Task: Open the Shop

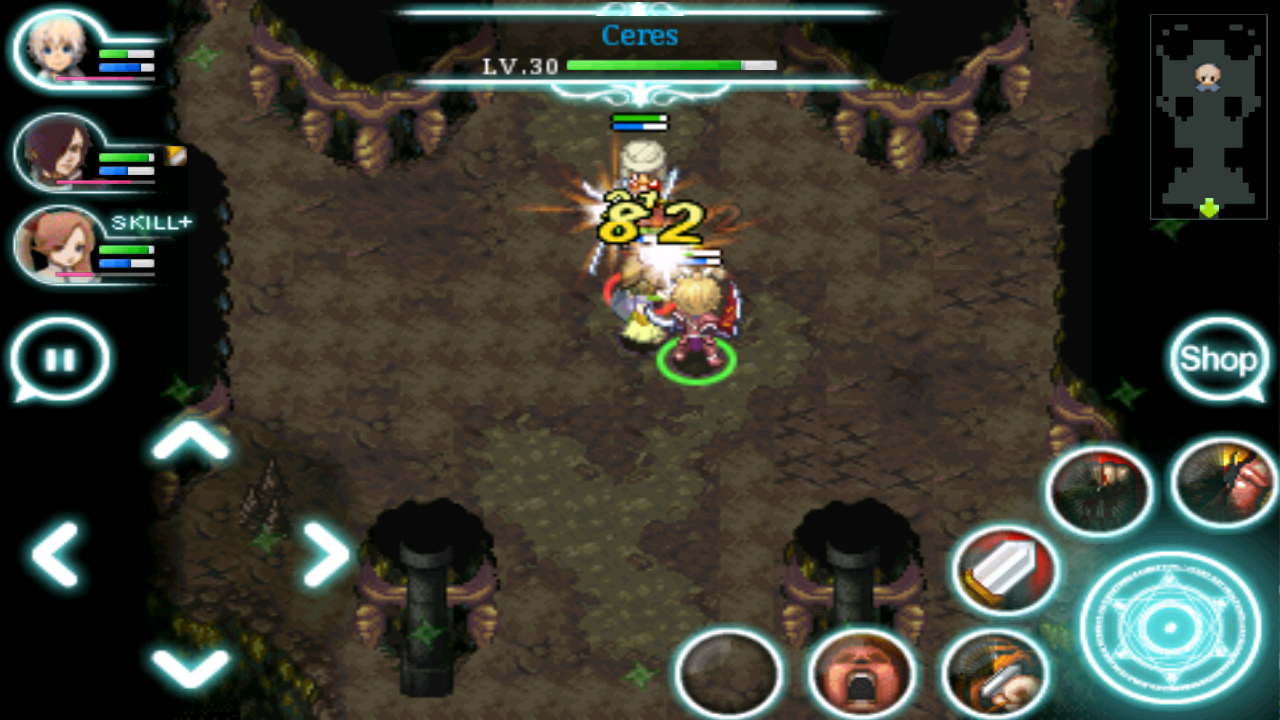Action: click(x=1218, y=358)
